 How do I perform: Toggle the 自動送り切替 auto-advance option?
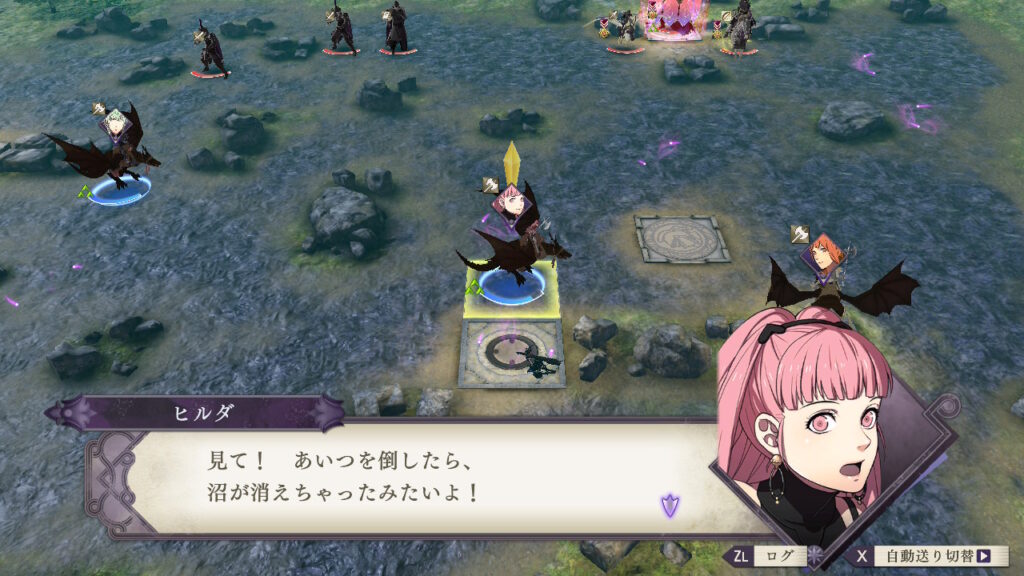pyautogui.click(x=932, y=556)
